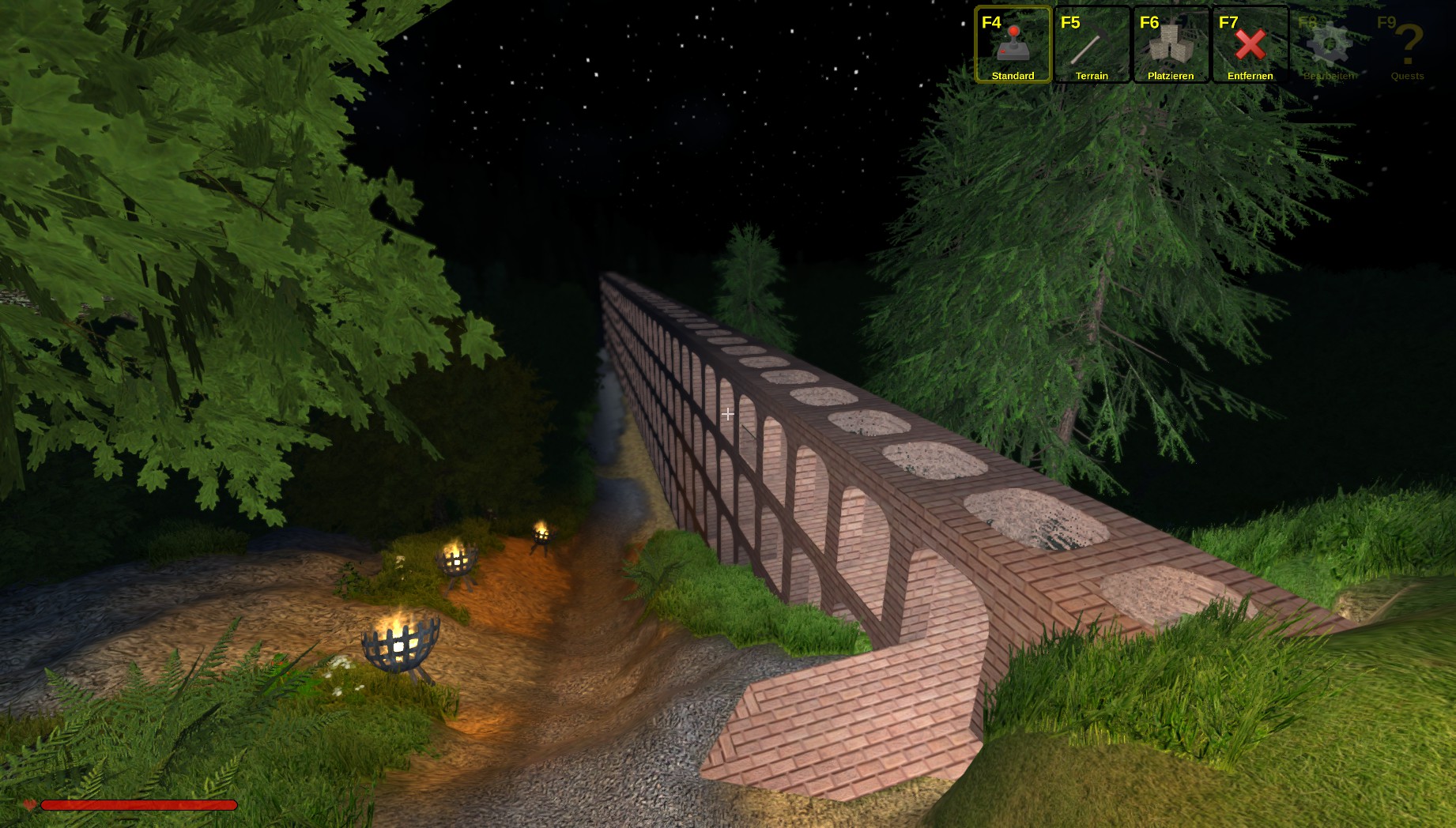This screenshot has height=828, width=1456.
Task: Select the F4 Standard mode
Action: [x=1013, y=45]
